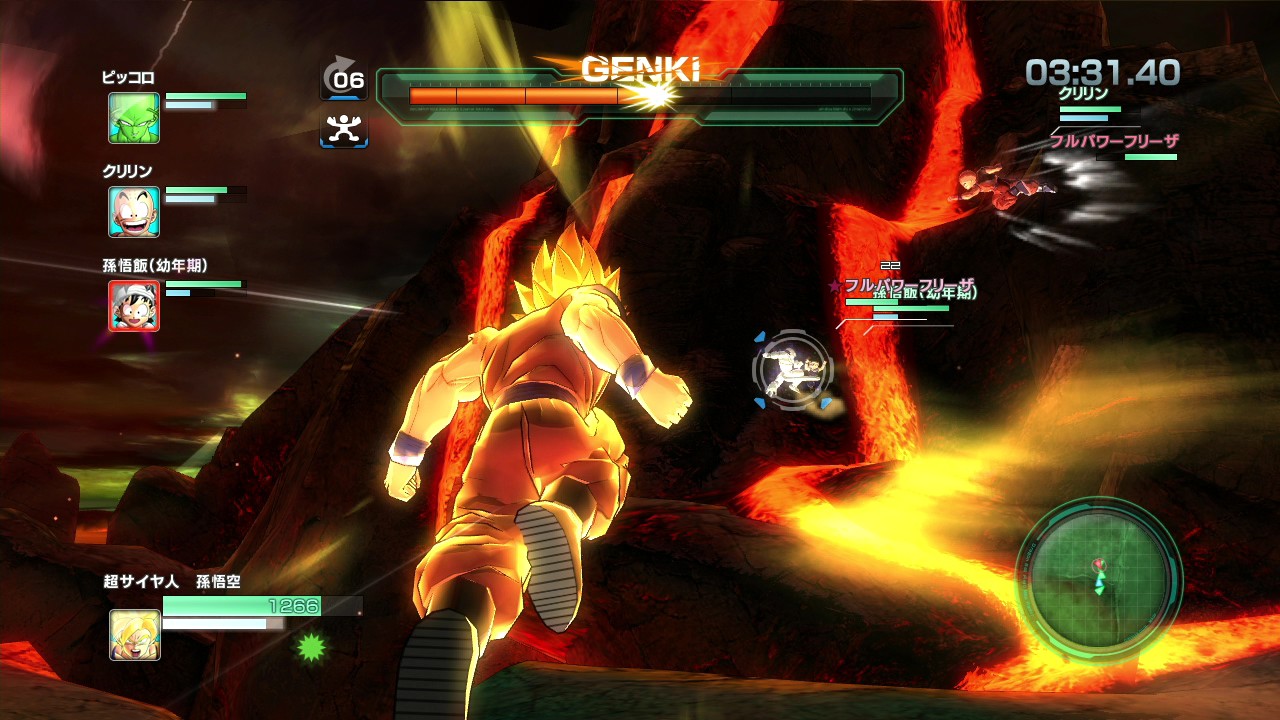Select the retry counter icon showing 06

click(x=344, y=78)
